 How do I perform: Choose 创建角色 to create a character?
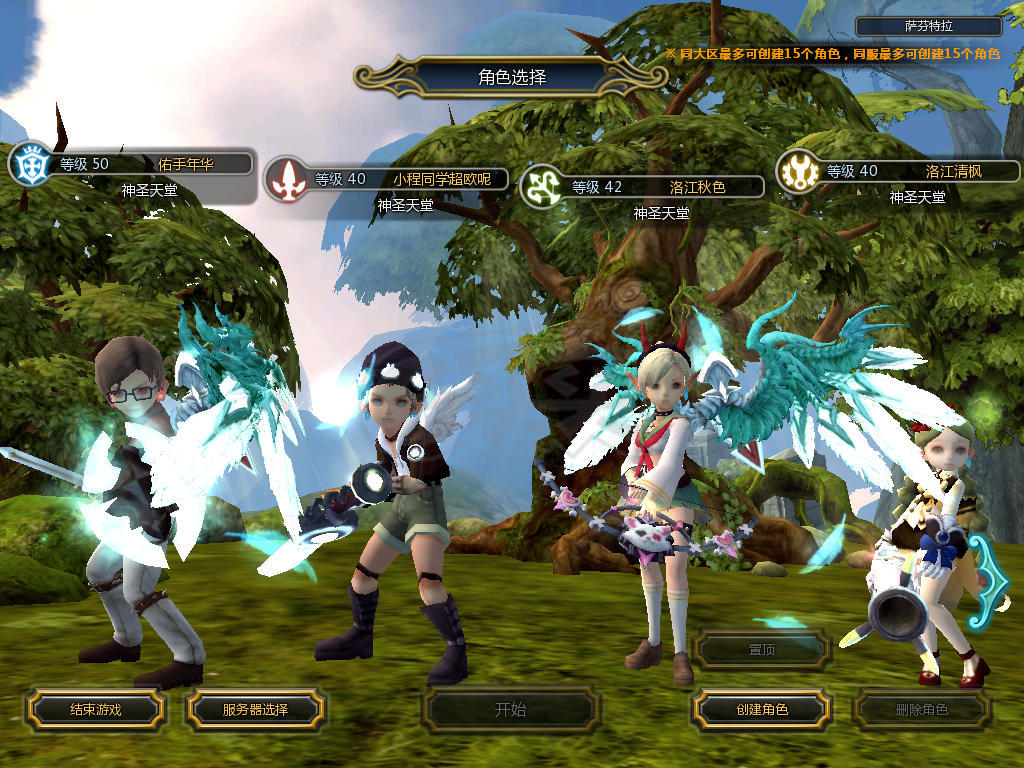click(761, 710)
